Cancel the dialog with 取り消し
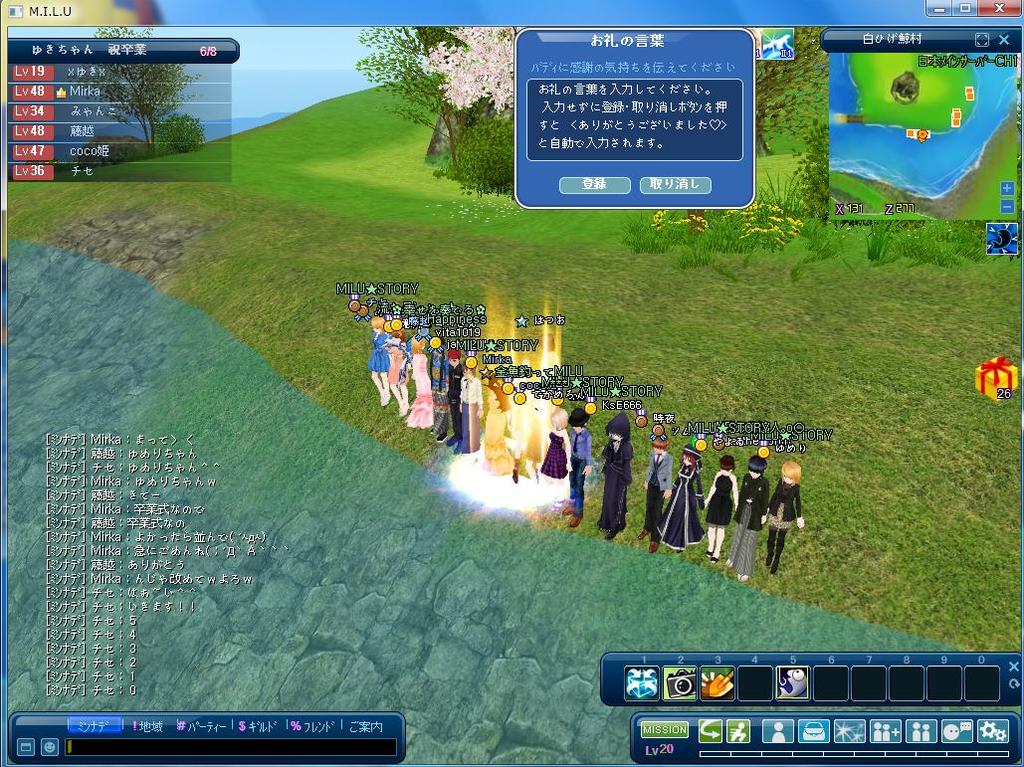Image resolution: width=1024 pixels, height=767 pixels. click(x=676, y=185)
